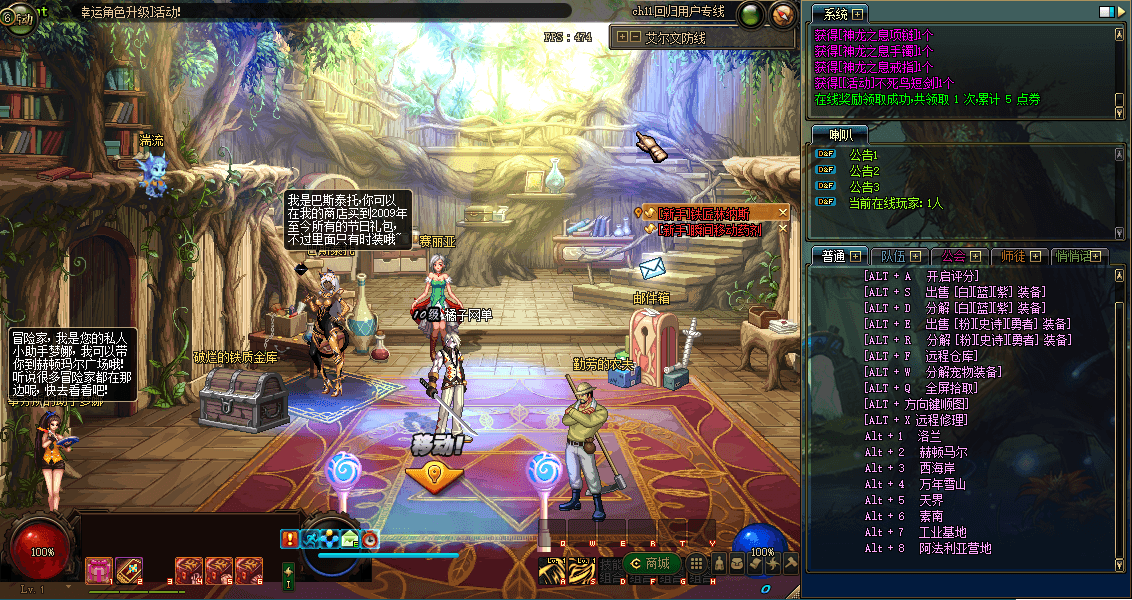Switch to the 普通 chat tab
Image resolution: width=1132 pixels, height=600 pixels.
829,256
